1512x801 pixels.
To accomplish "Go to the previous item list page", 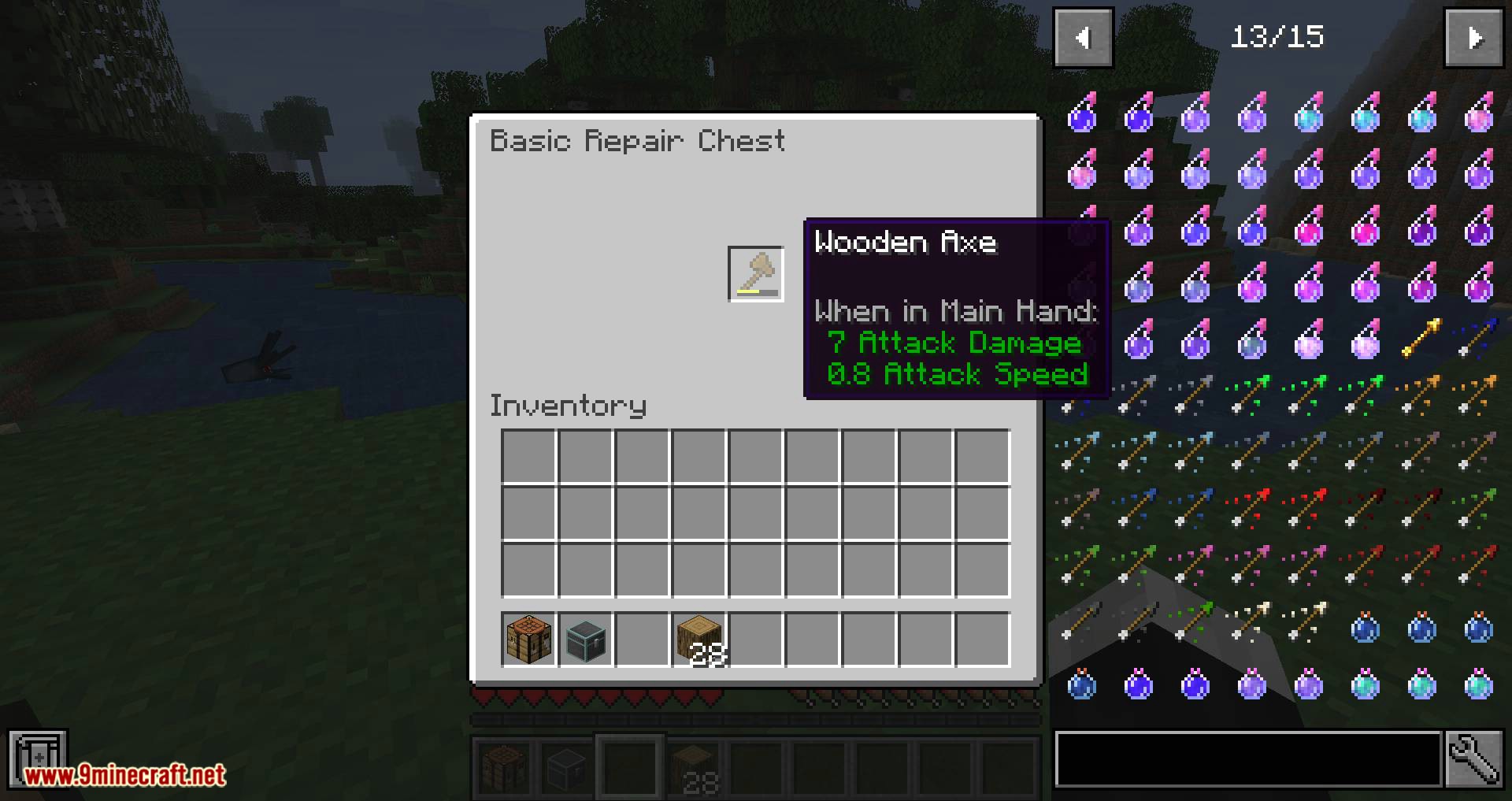I will pos(1083,38).
